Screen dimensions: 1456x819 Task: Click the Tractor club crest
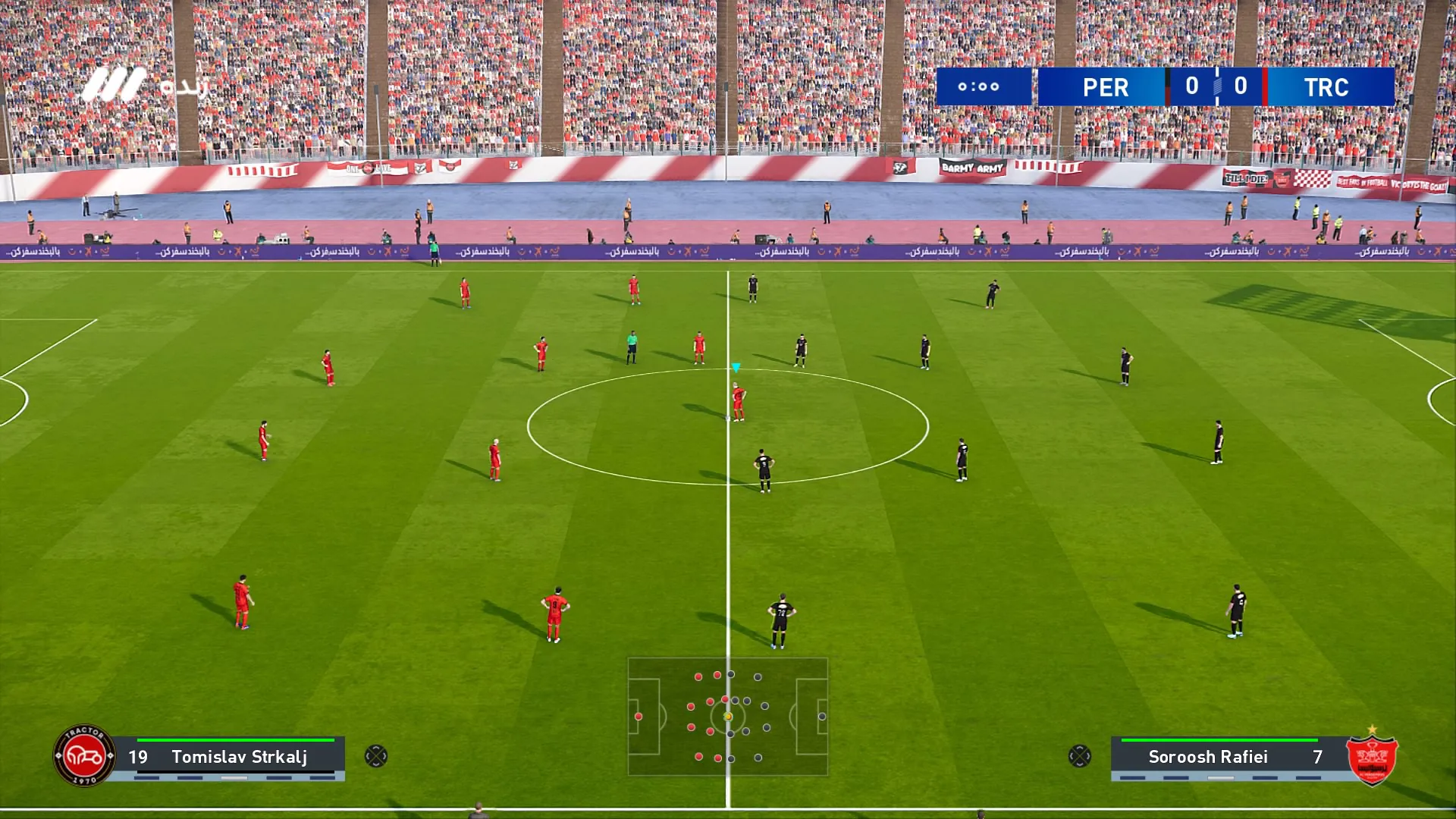84,755
